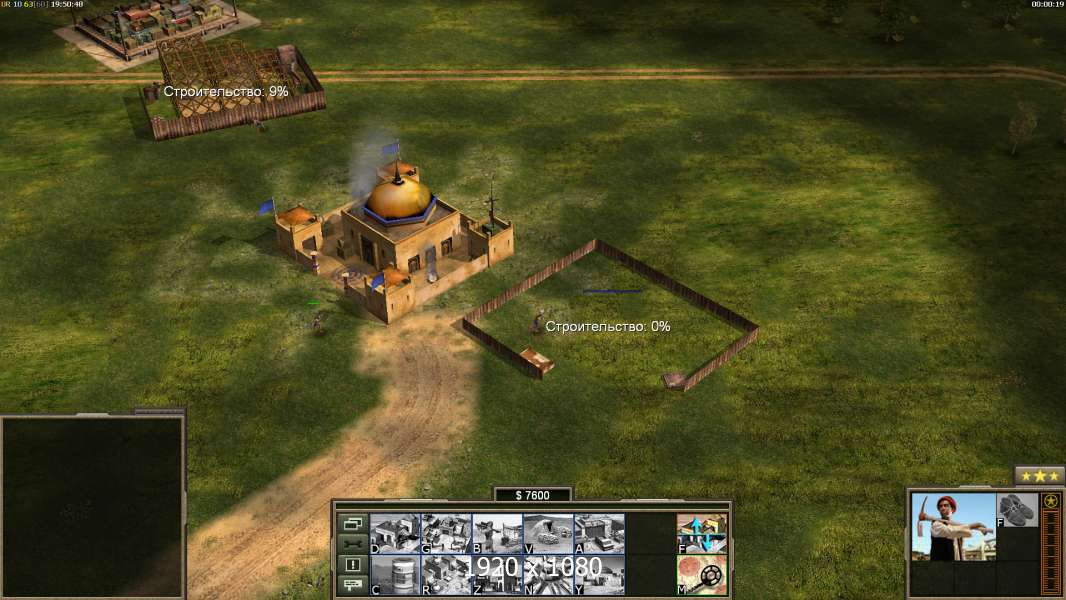This screenshot has width=1066, height=600.
Task: Choose the build option with hotkey R
Action: (x=446, y=575)
